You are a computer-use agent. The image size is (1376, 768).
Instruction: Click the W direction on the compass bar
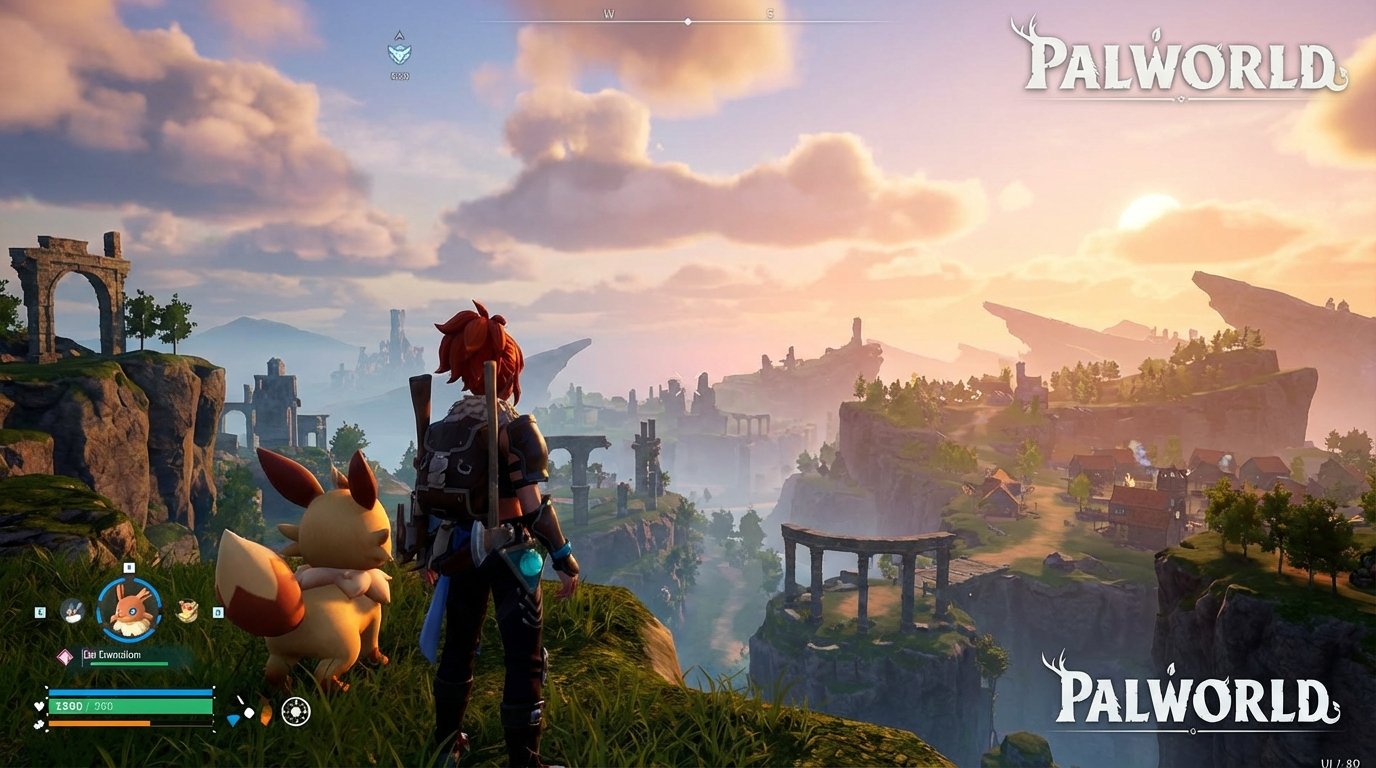[609, 13]
